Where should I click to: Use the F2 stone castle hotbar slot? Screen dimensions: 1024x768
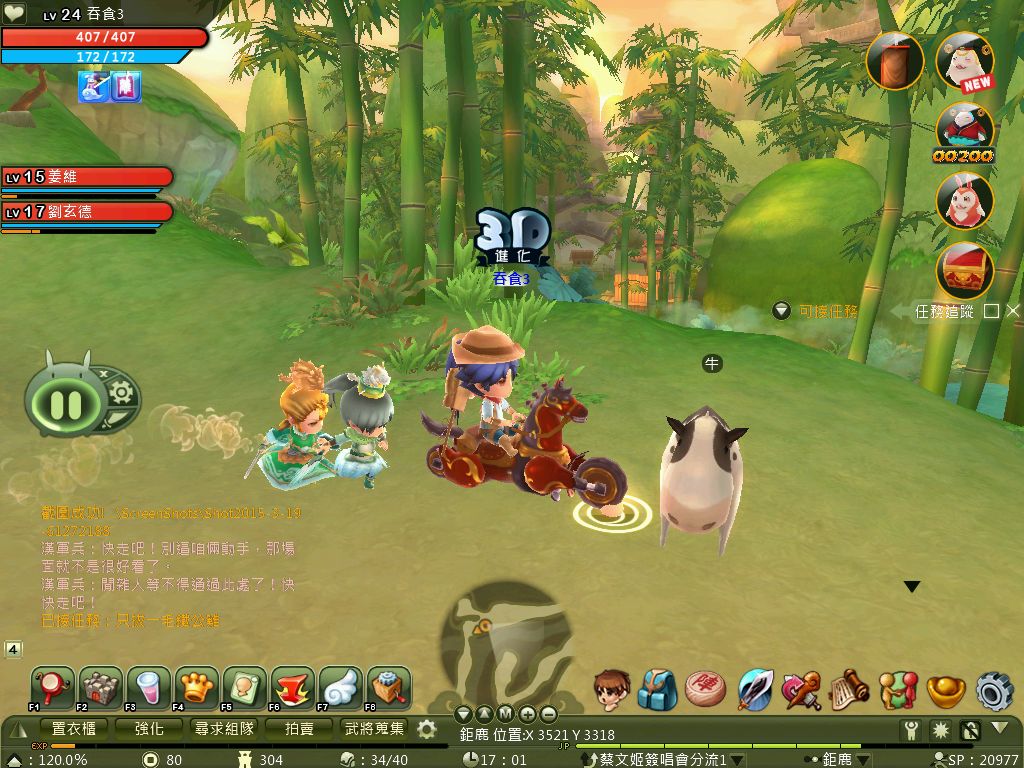click(100, 688)
